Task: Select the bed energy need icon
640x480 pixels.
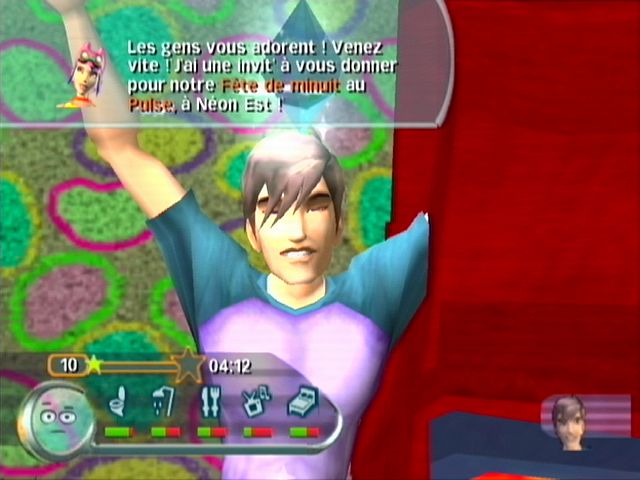Action: pos(304,405)
